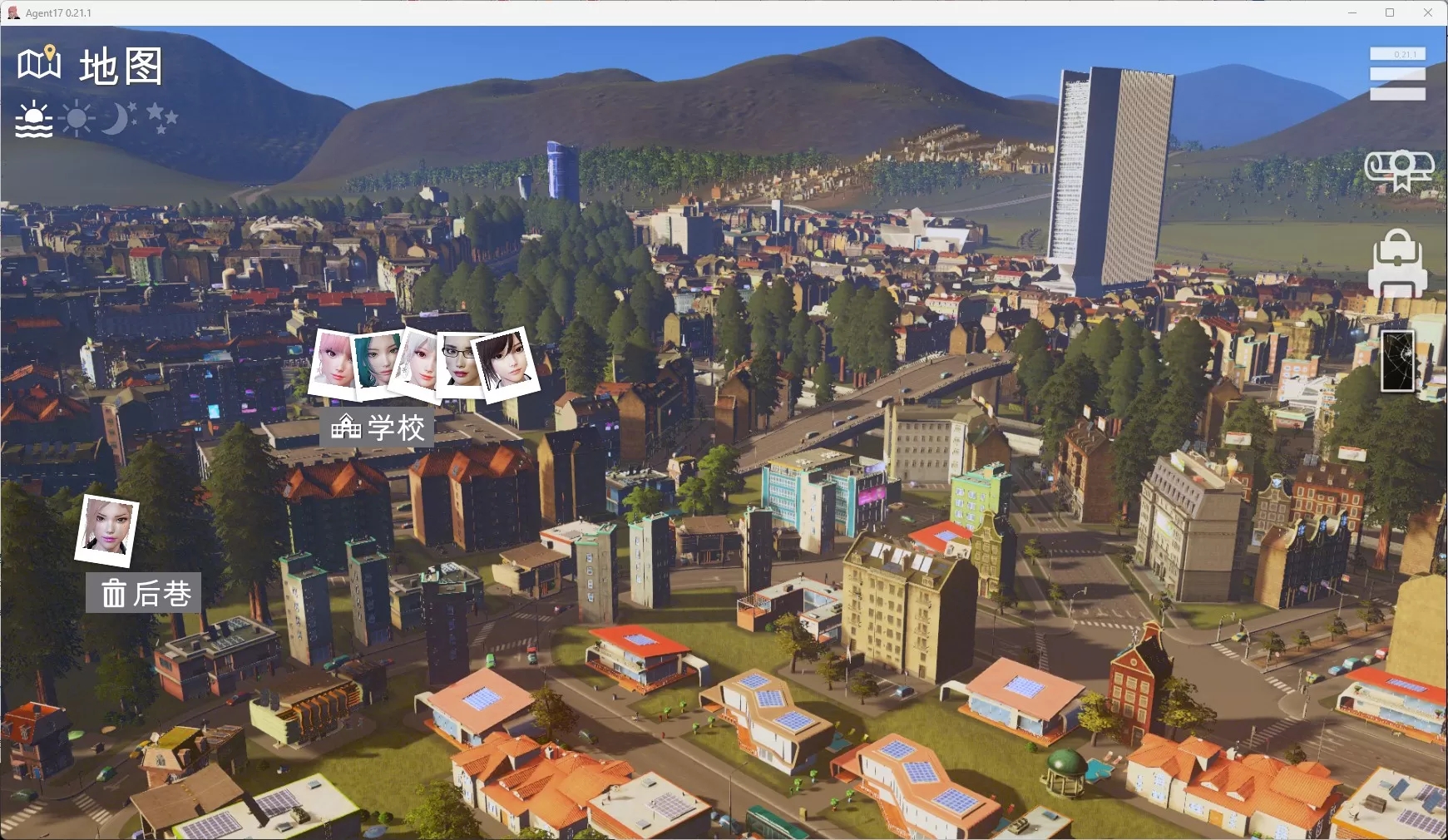Close the Agent17 window
Image resolution: width=1448 pixels, height=840 pixels.
click(1427, 12)
